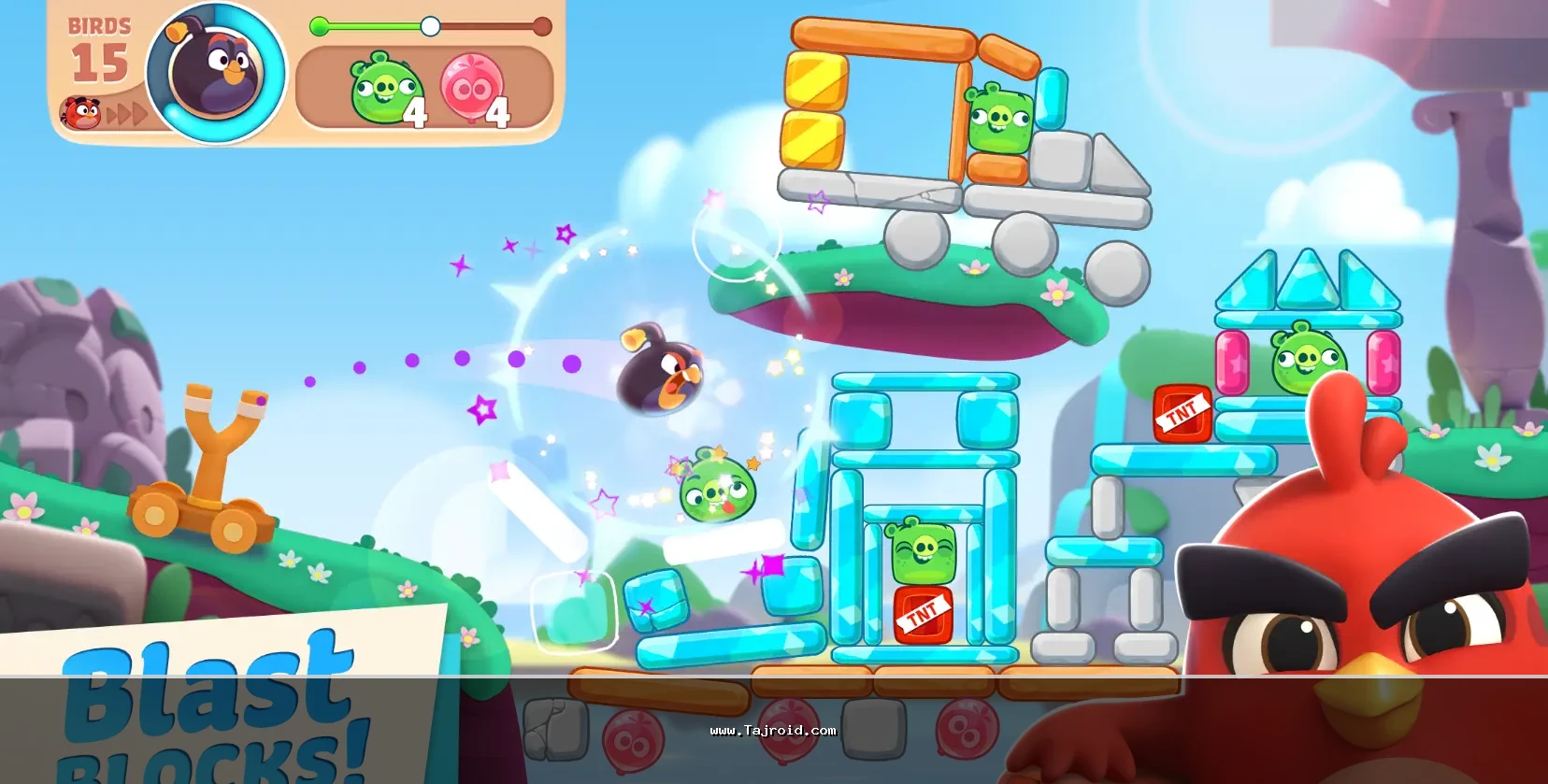
Task: Click the green pig objective counter
Action: tap(387, 89)
